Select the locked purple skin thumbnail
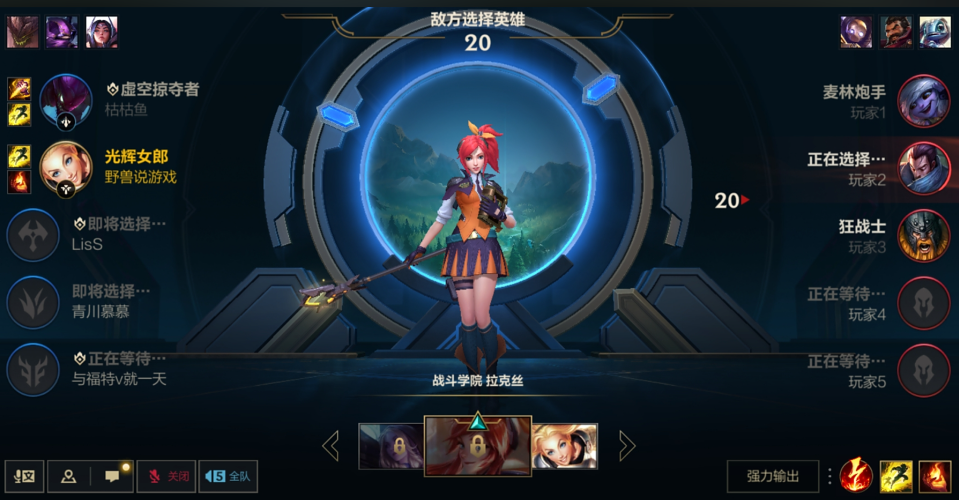Screen dimensions: 959x500 click(x=391, y=446)
